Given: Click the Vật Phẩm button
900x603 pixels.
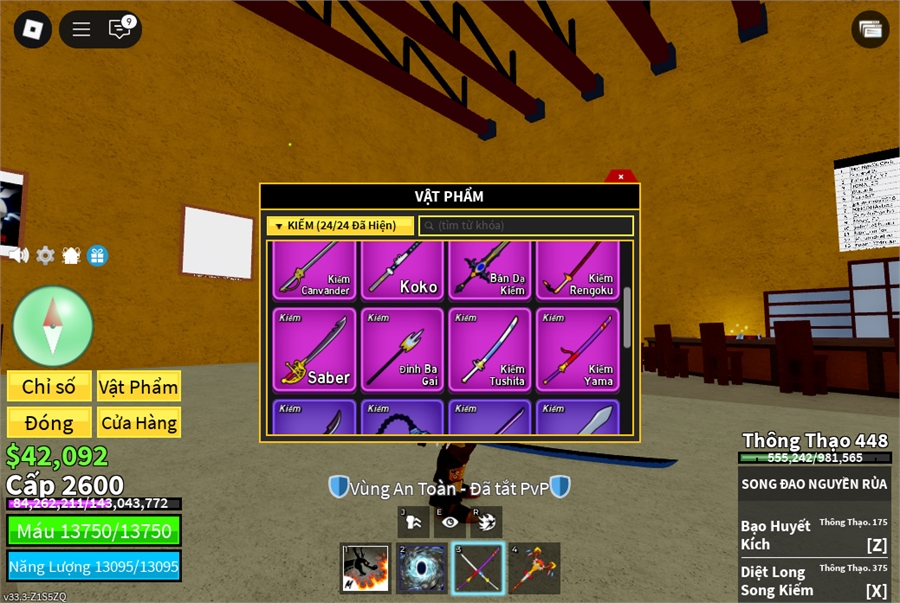Looking at the screenshot, I should pyautogui.click(x=138, y=387).
